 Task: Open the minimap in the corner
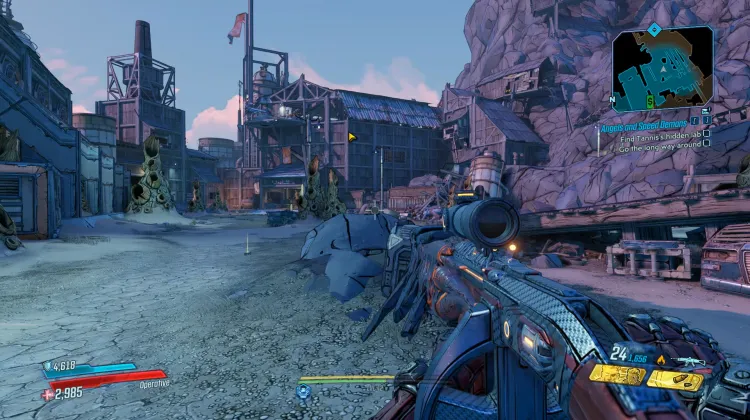coord(663,68)
